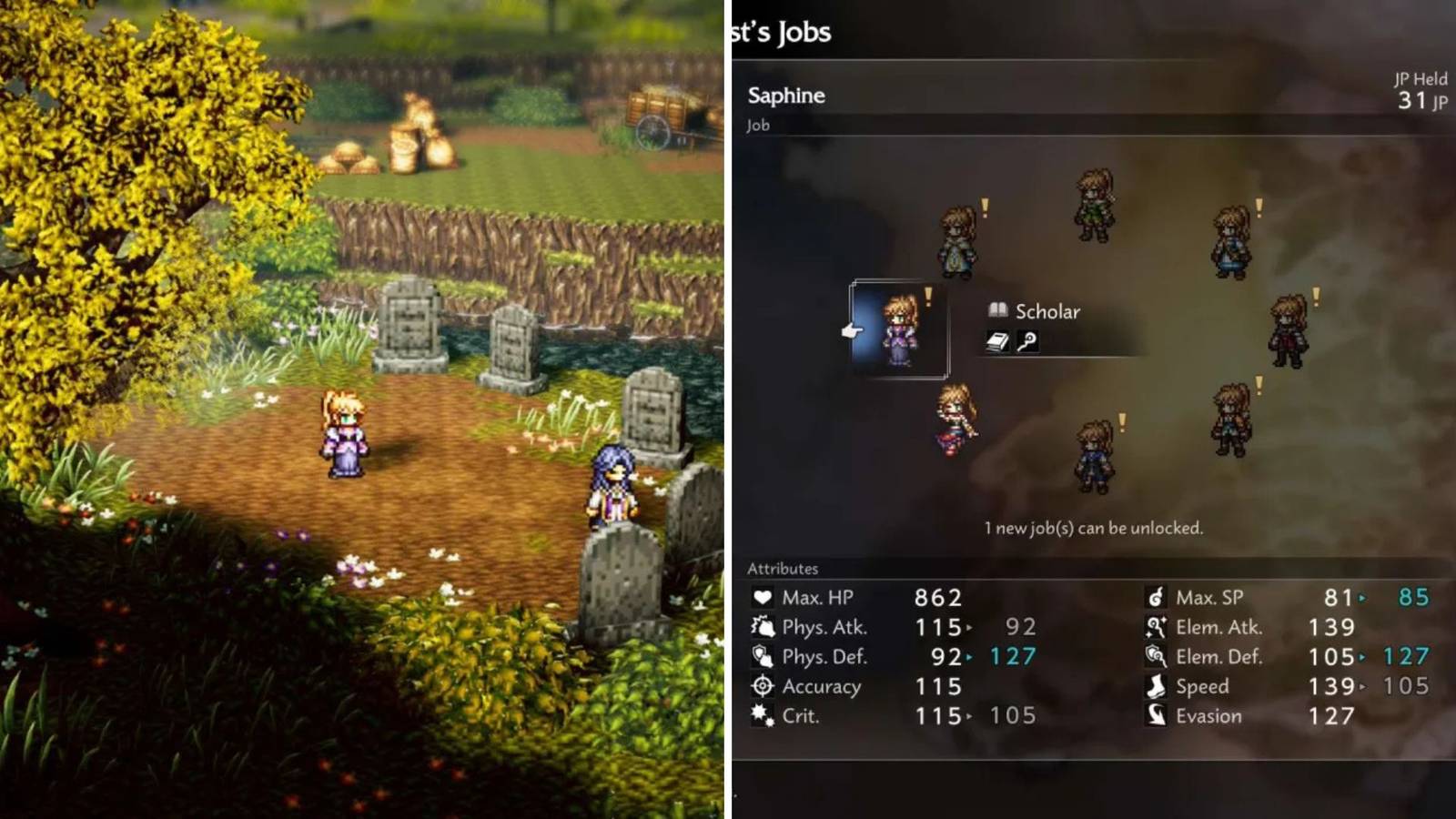This screenshot has height=819, width=1456.
Task: Click the crosshair Accuracy icon
Action: (763, 687)
